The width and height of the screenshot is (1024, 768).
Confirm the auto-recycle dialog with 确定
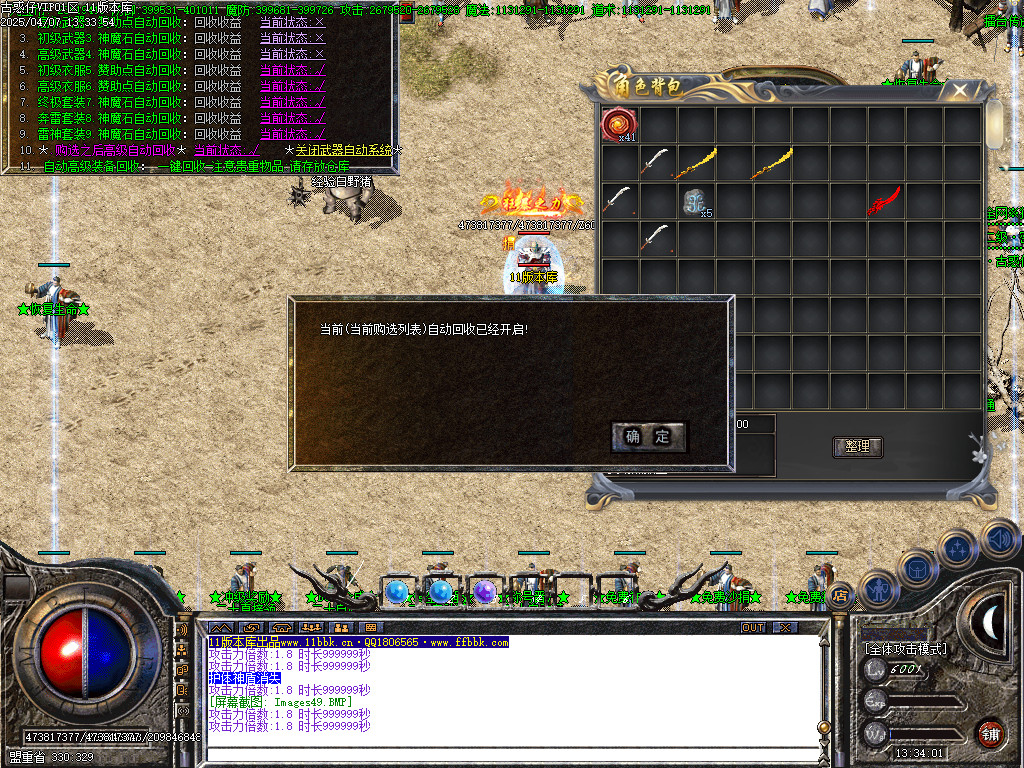(648, 436)
